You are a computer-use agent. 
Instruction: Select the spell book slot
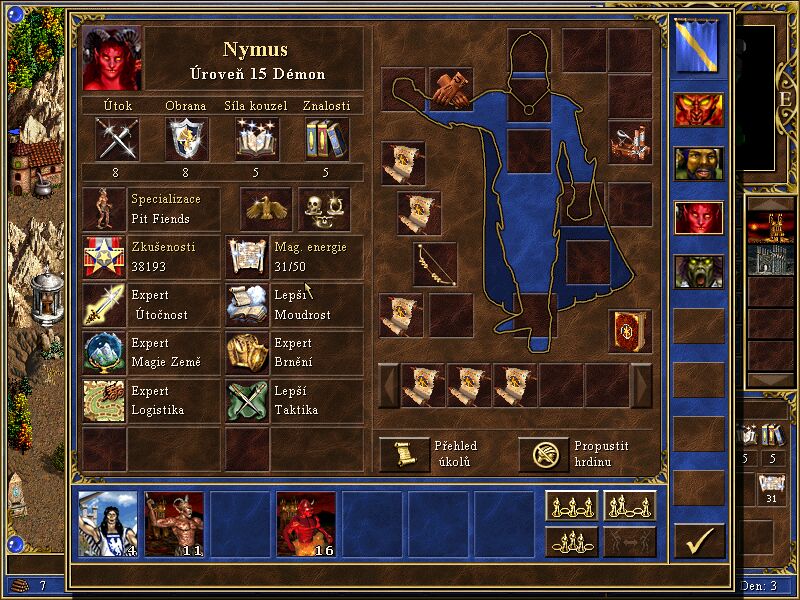coord(630,331)
